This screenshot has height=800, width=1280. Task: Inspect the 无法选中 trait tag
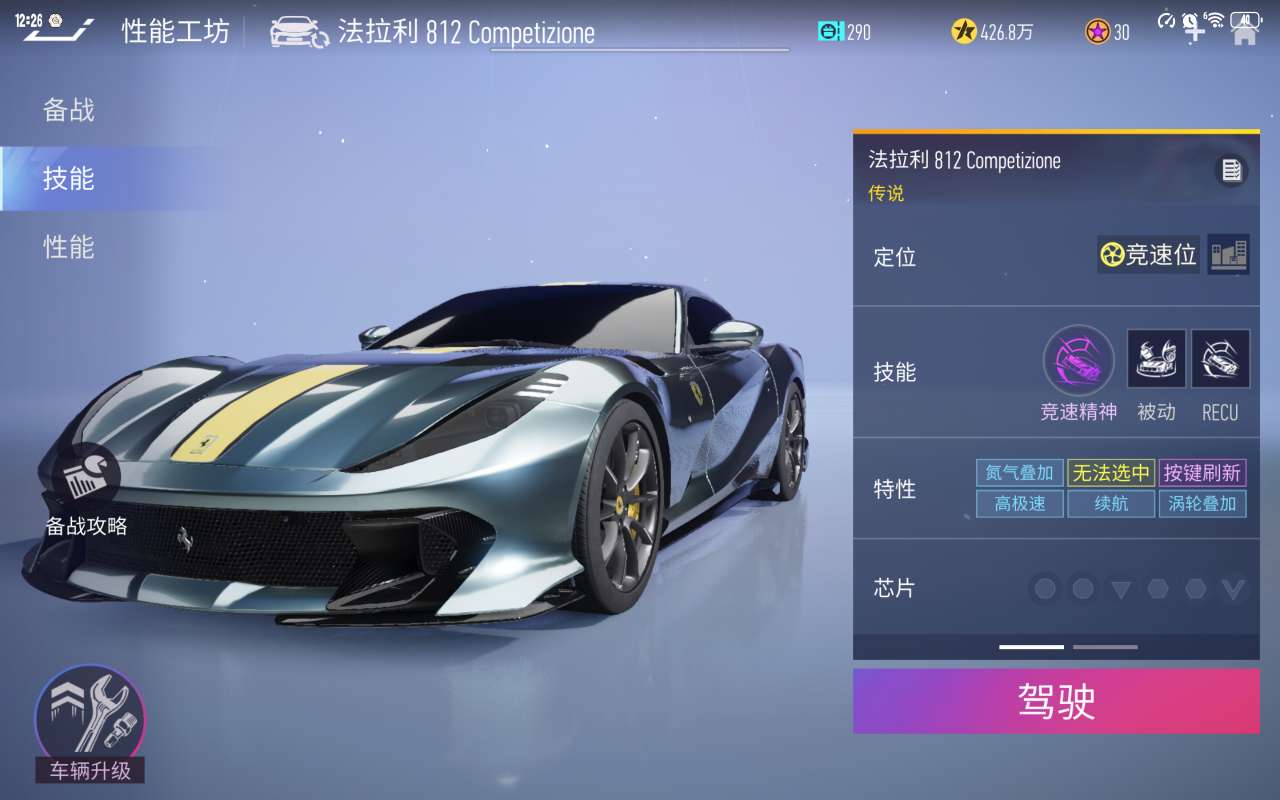point(1111,473)
